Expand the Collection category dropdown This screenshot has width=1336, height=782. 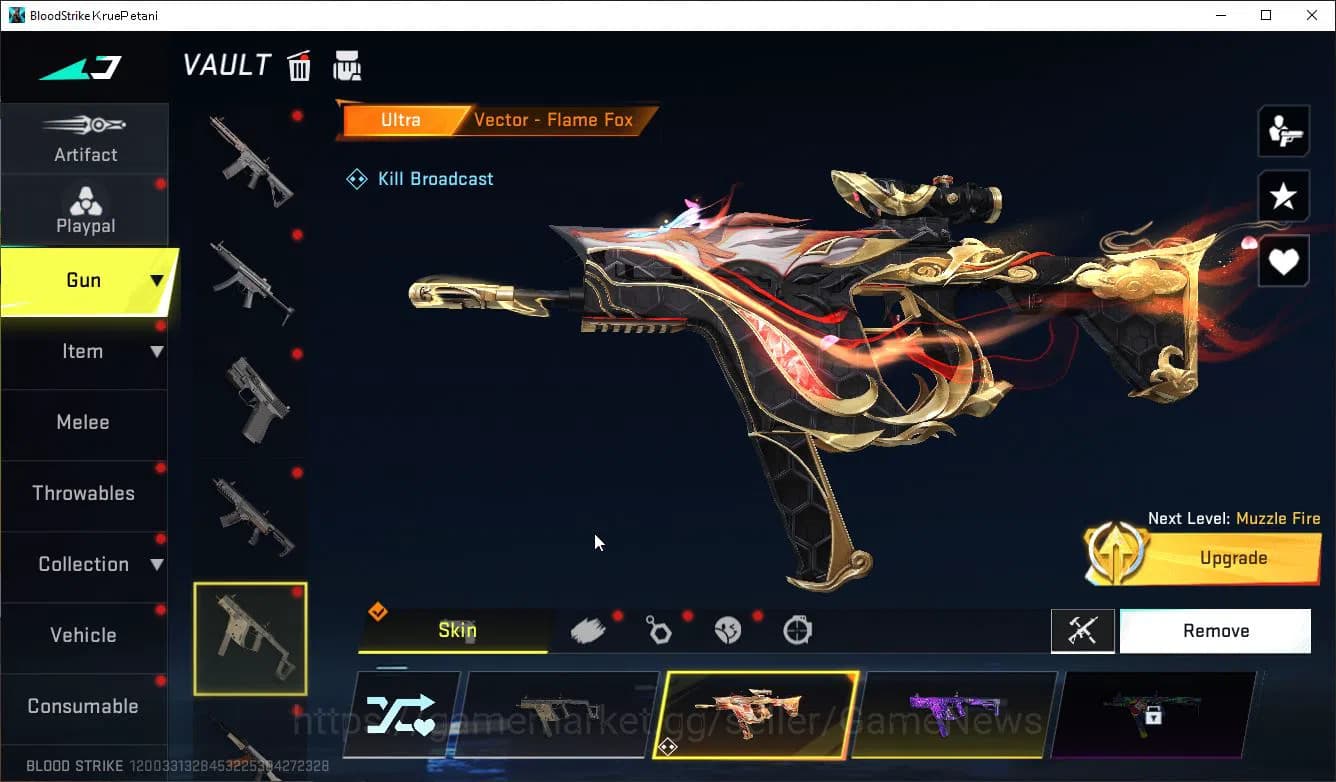[x=85, y=564]
